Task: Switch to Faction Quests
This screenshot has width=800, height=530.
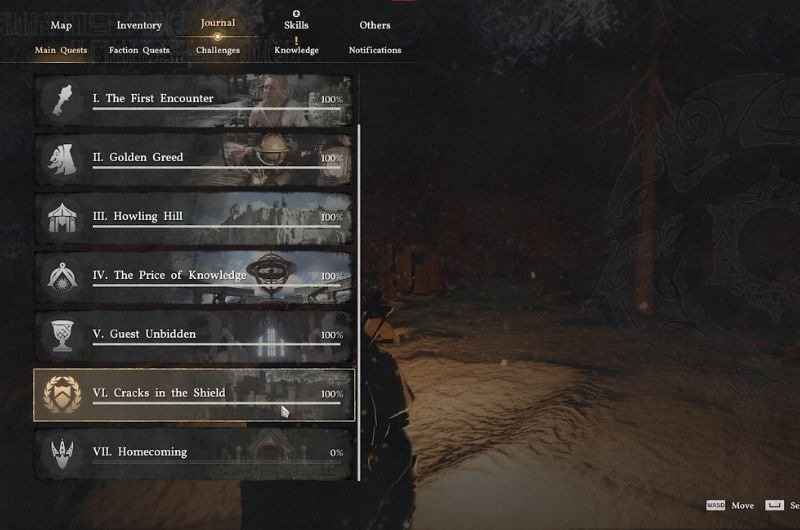Action: coord(139,50)
